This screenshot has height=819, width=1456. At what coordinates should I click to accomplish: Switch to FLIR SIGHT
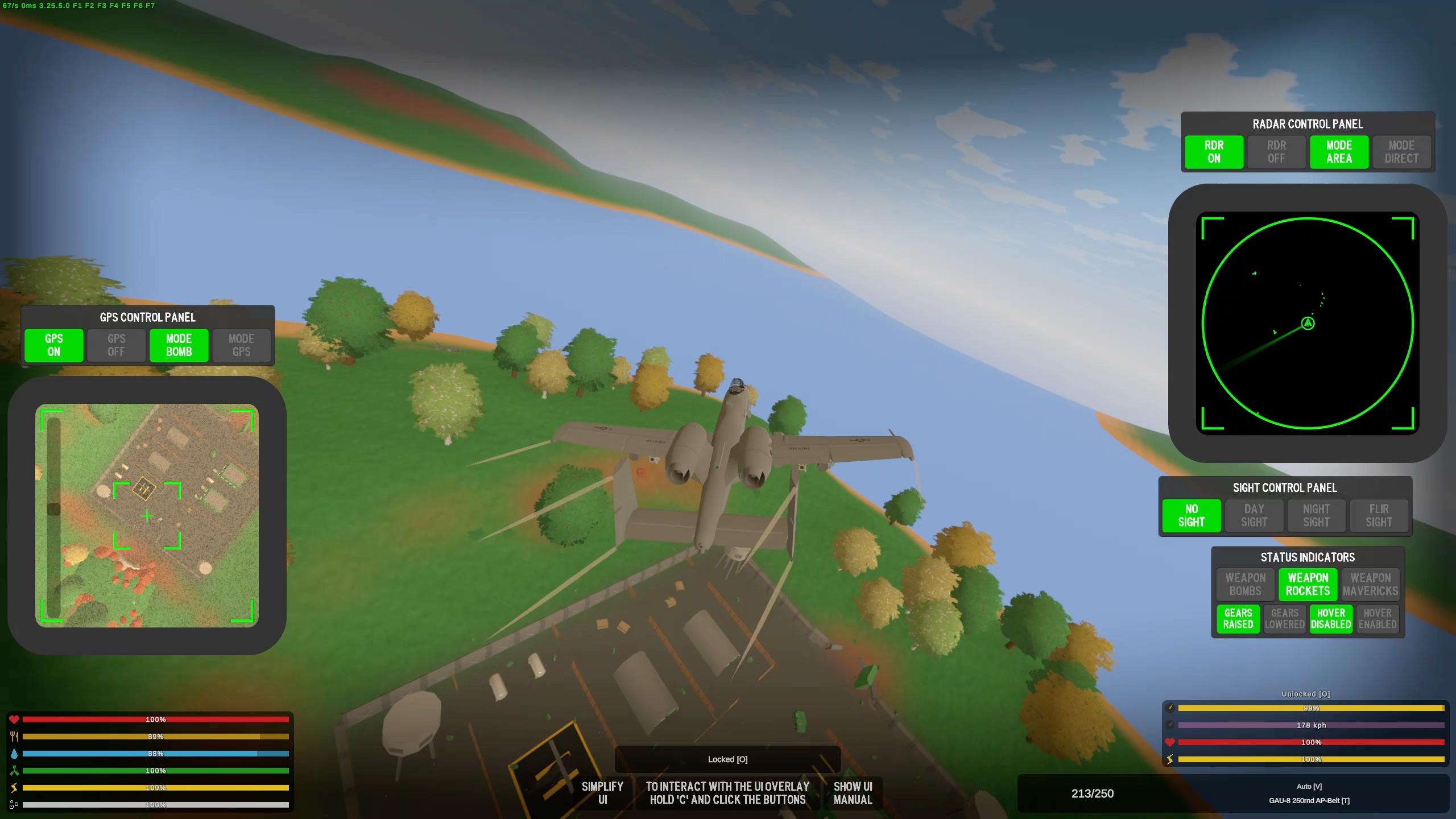1379,516
